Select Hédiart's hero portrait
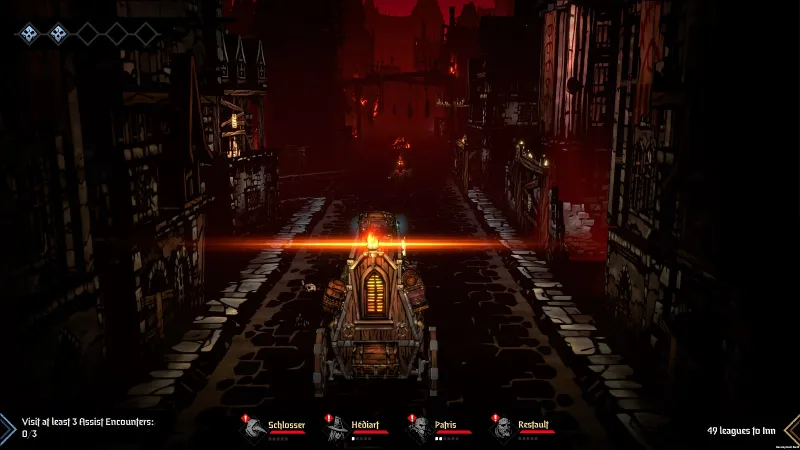The width and height of the screenshot is (800, 450). [x=337, y=427]
